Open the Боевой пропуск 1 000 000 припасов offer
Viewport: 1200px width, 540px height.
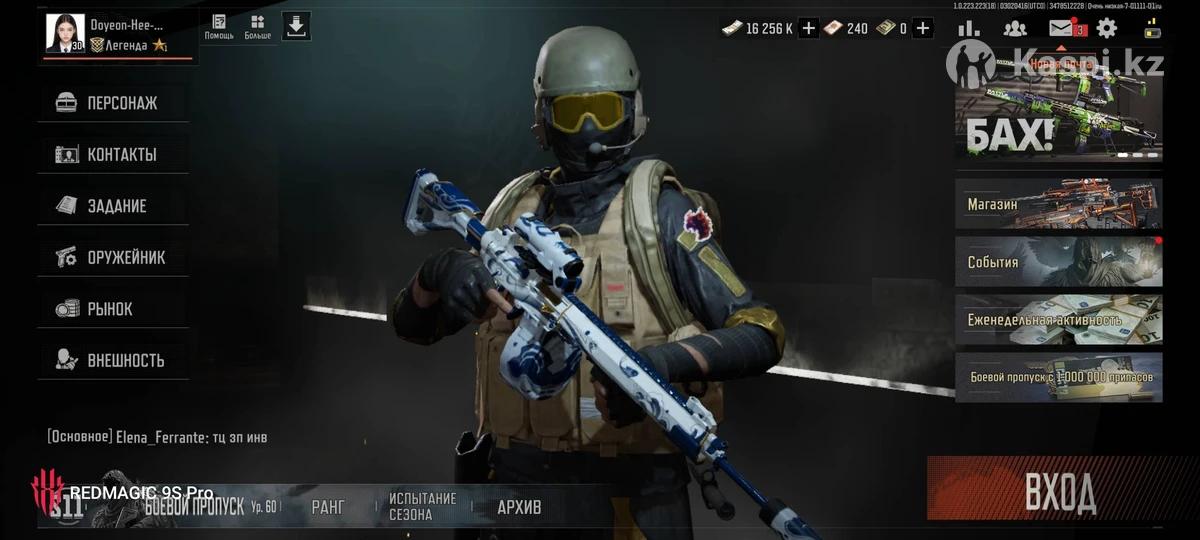coord(1058,377)
